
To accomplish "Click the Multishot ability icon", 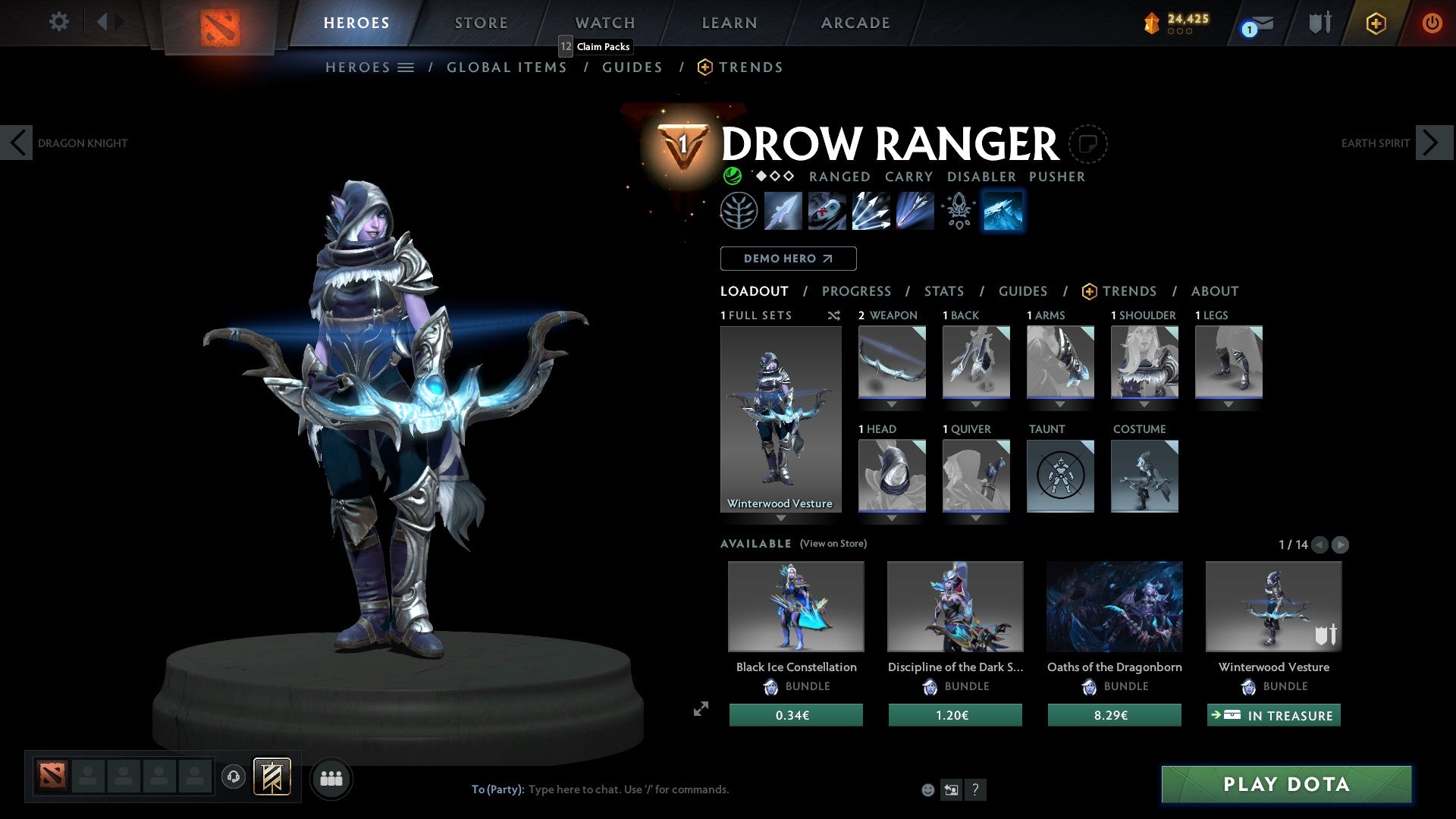I will point(871,211).
